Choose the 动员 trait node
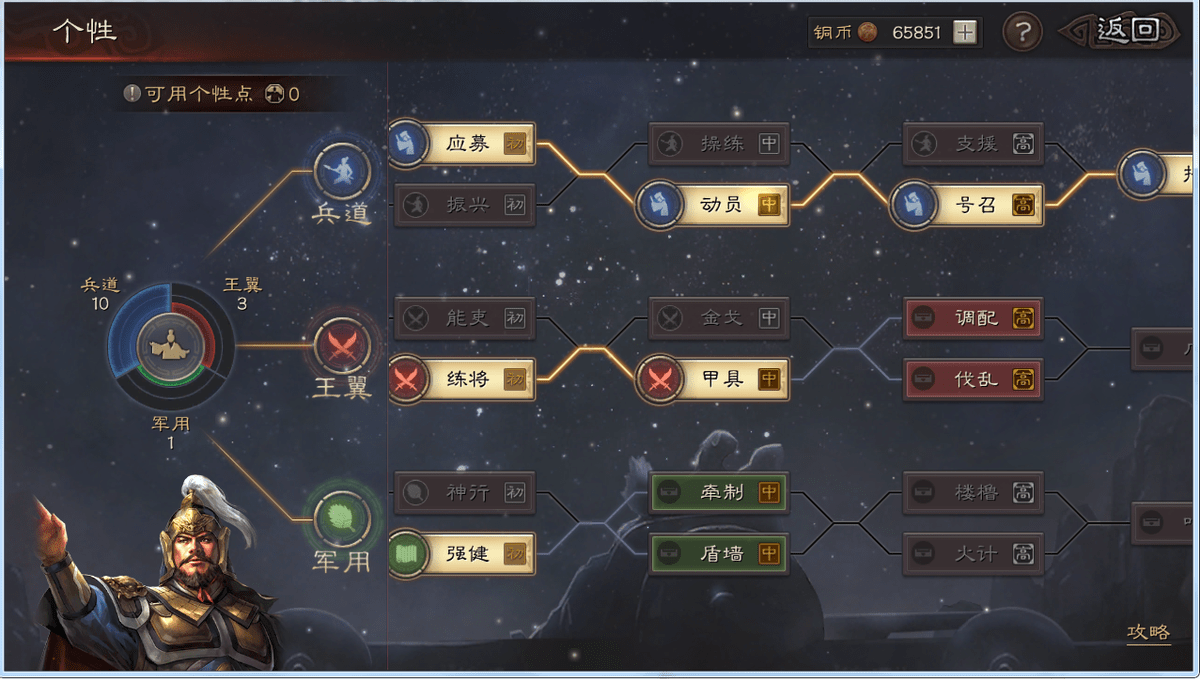 [x=720, y=205]
